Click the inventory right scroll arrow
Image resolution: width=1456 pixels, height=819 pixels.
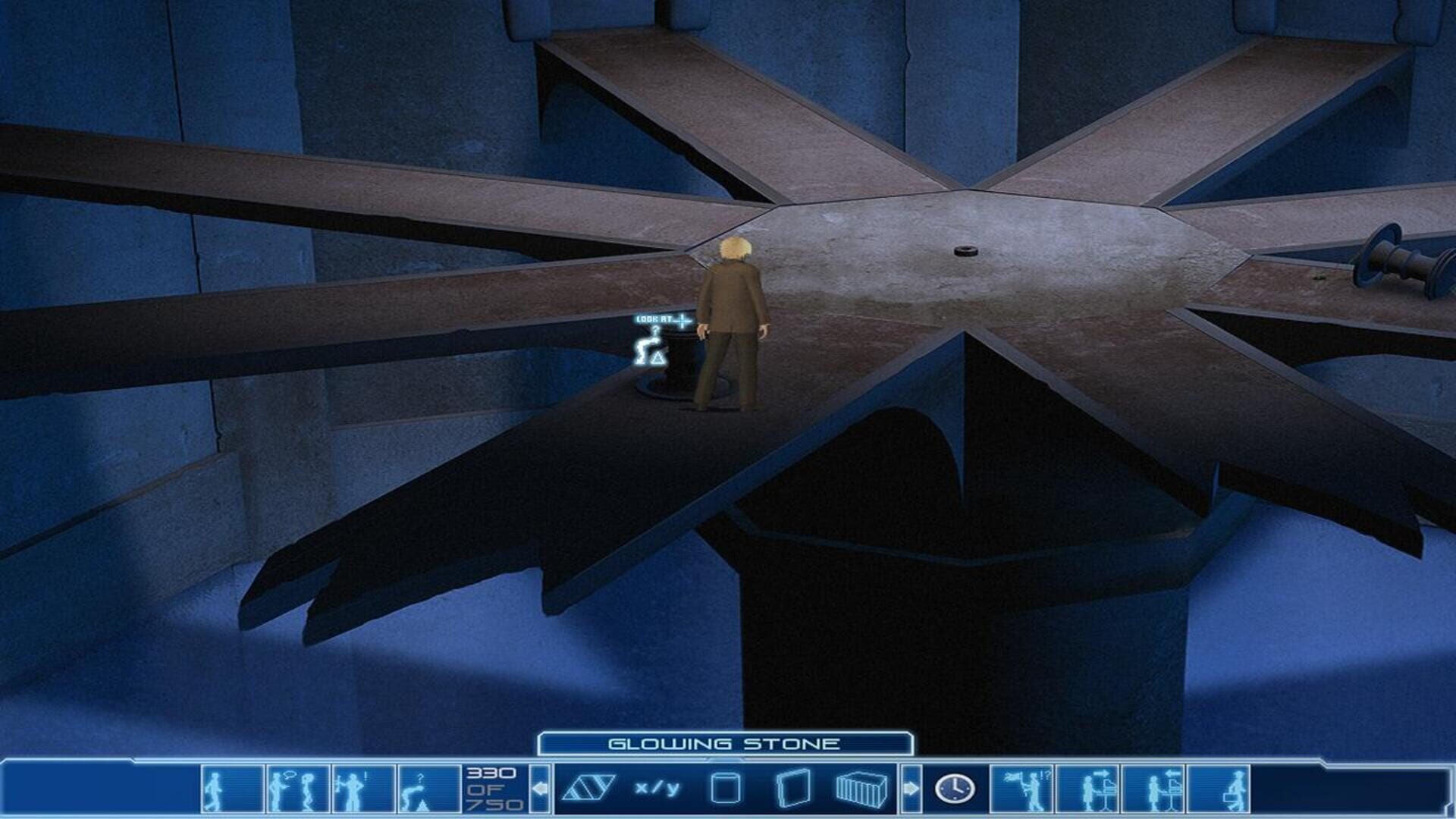coord(911,789)
